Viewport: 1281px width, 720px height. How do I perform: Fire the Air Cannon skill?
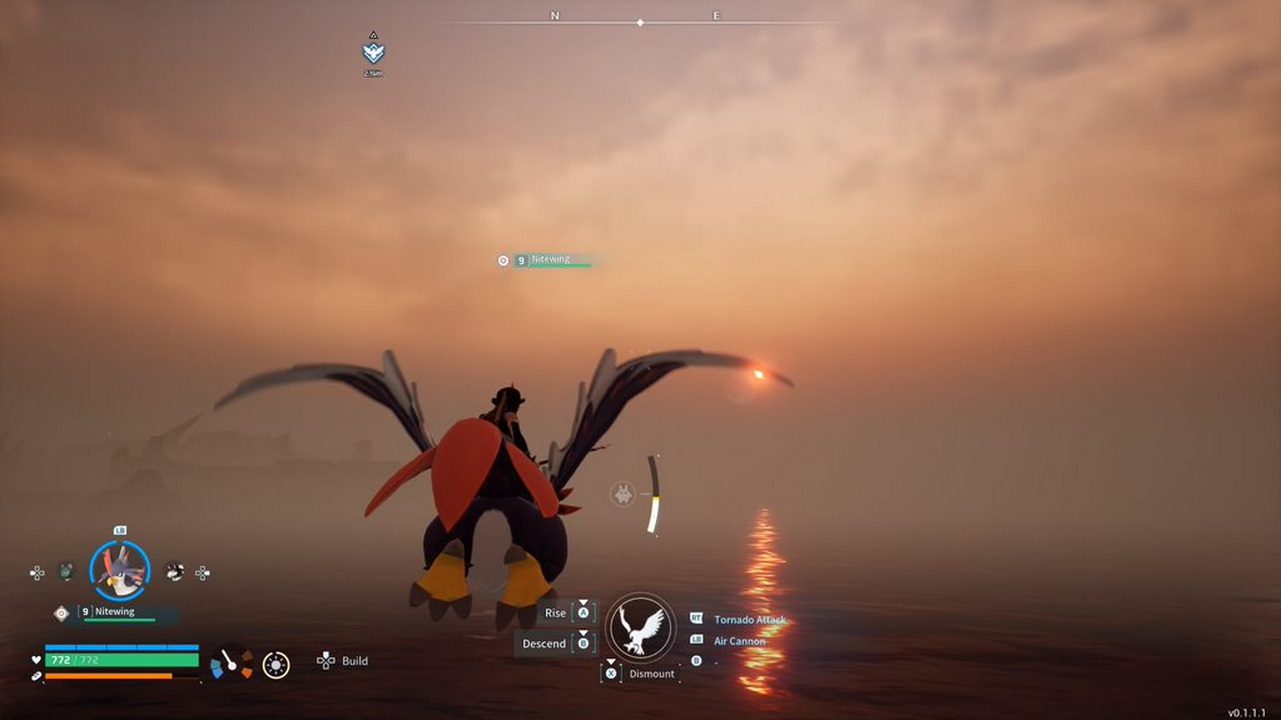point(739,641)
